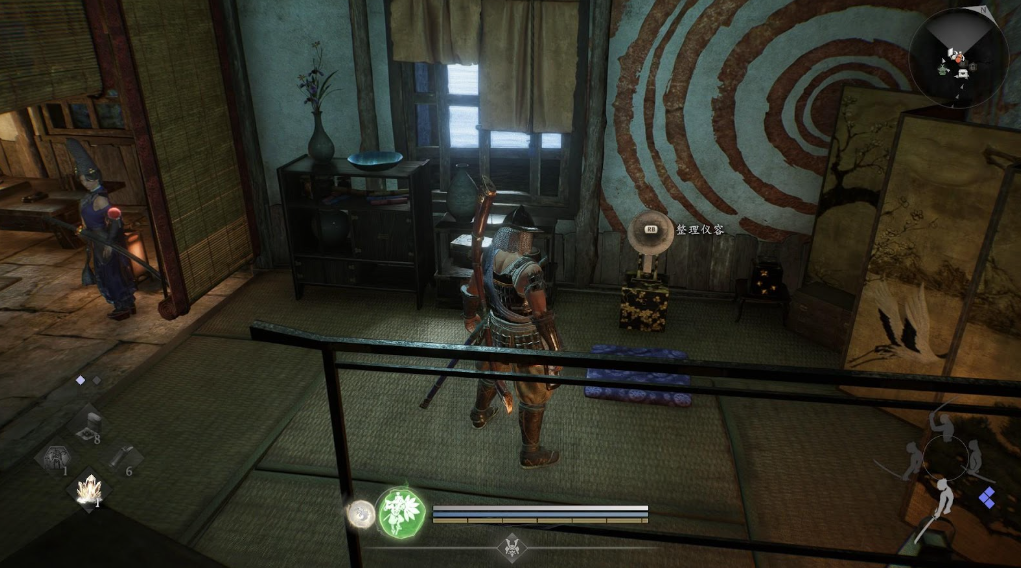Select the quick item with count 6

coord(120,459)
